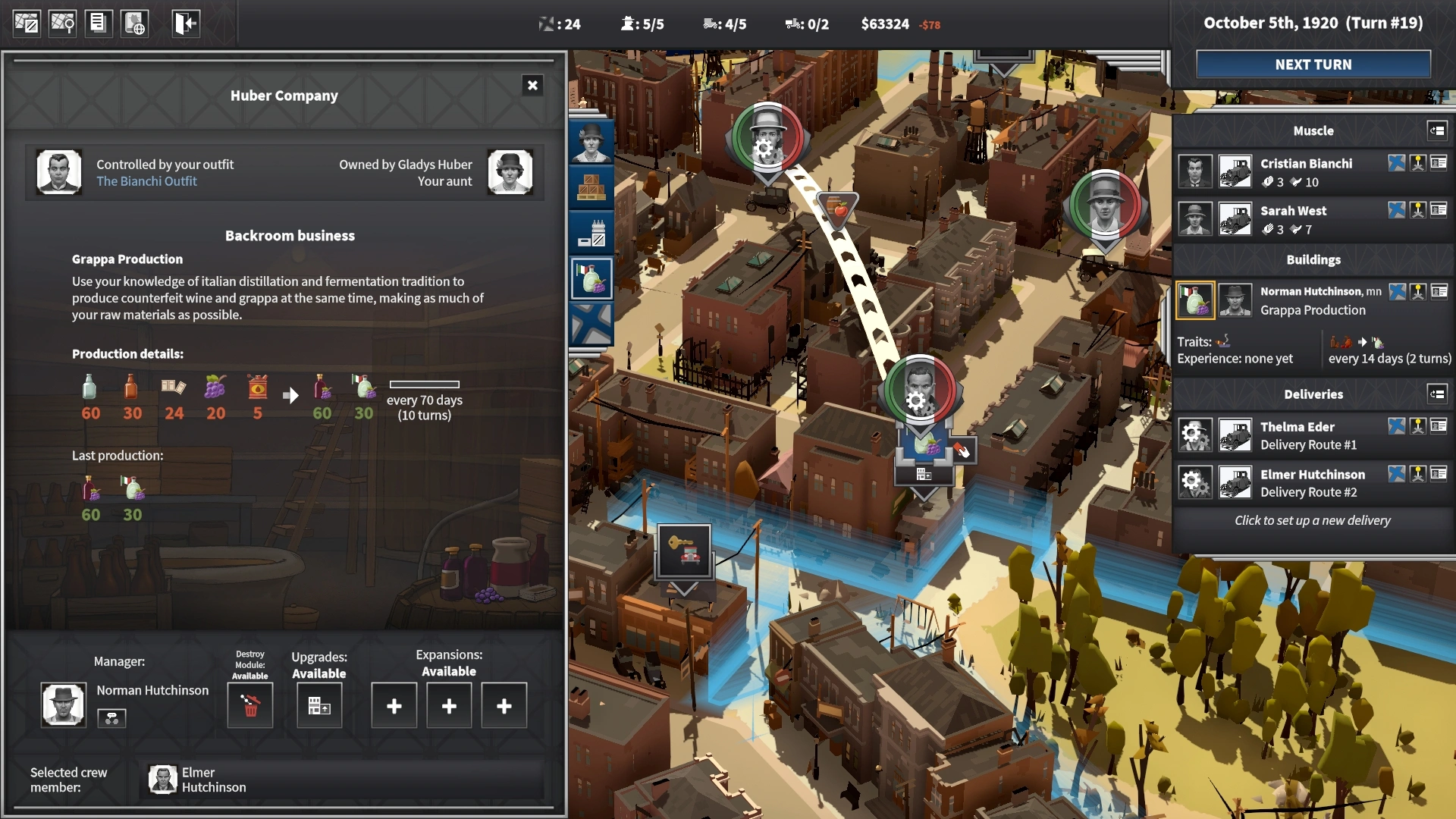Collapse the Deliveries section list

[x=1437, y=394]
